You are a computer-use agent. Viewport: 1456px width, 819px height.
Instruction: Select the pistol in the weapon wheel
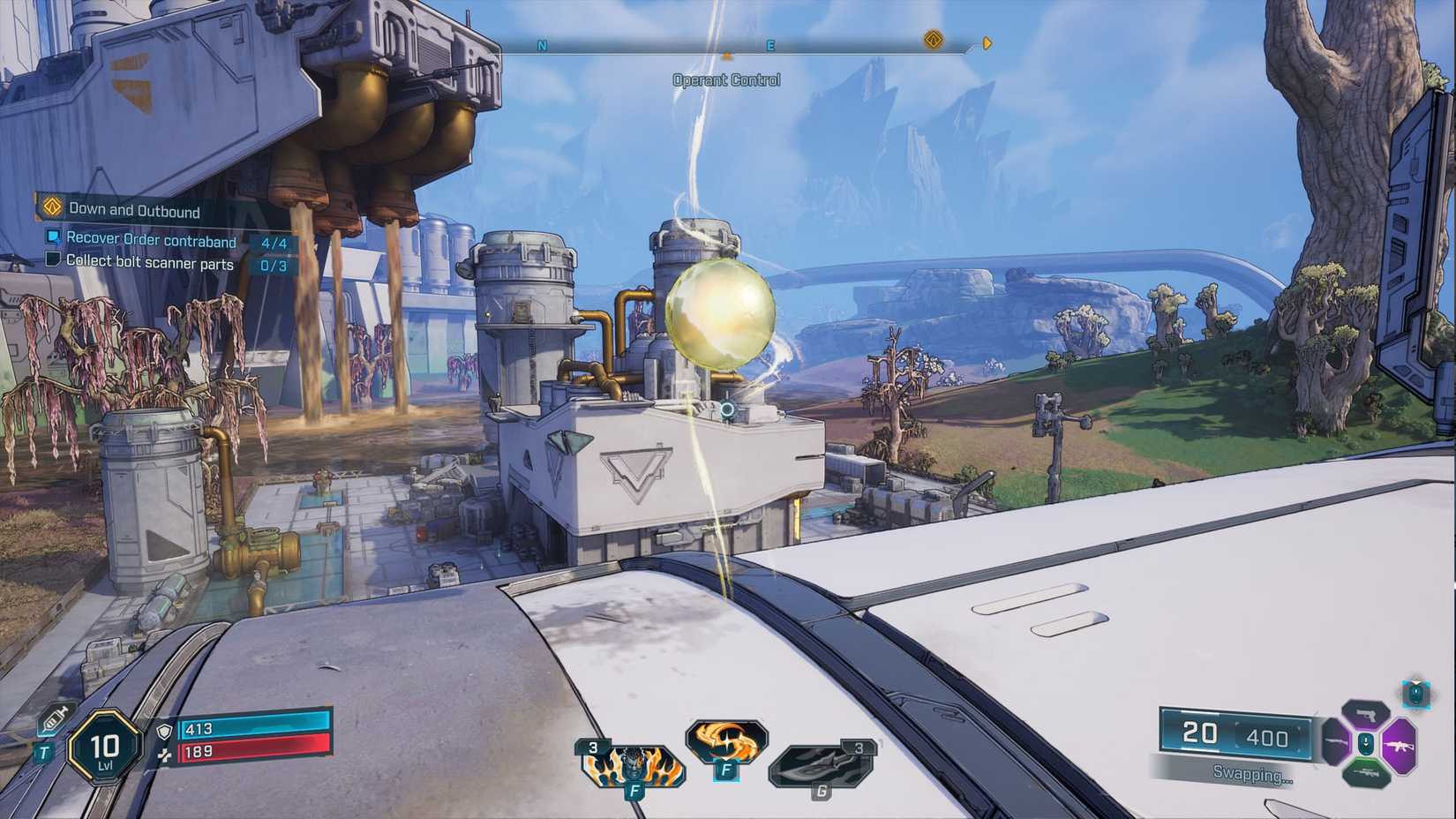point(1366,715)
